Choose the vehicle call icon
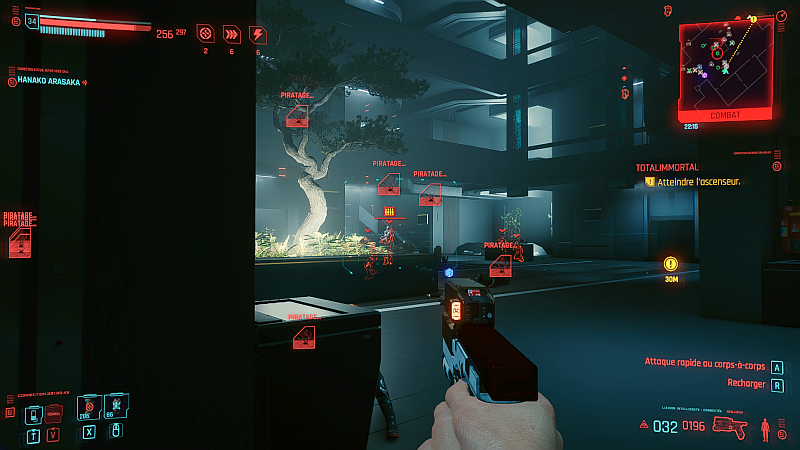The height and width of the screenshot is (450, 800). tap(53, 414)
